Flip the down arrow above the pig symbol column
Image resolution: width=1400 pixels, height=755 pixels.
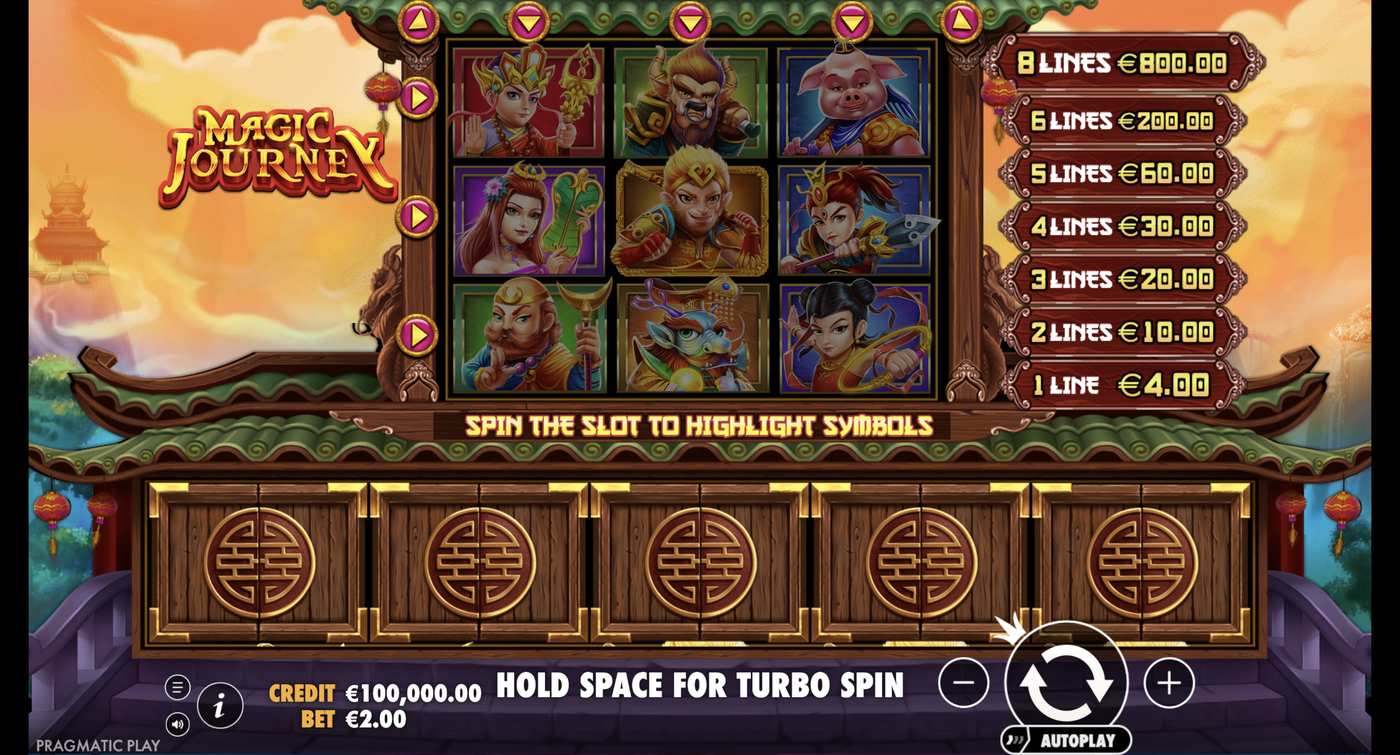(850, 22)
